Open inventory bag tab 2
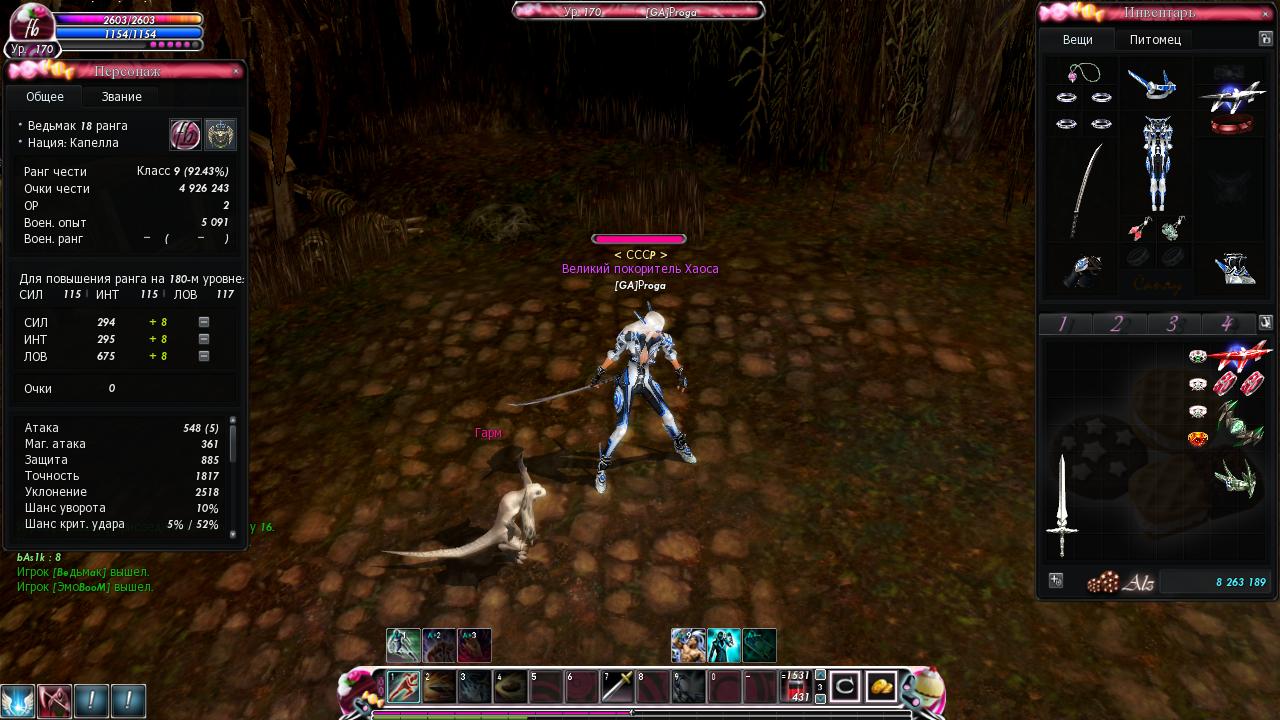 click(x=1117, y=324)
